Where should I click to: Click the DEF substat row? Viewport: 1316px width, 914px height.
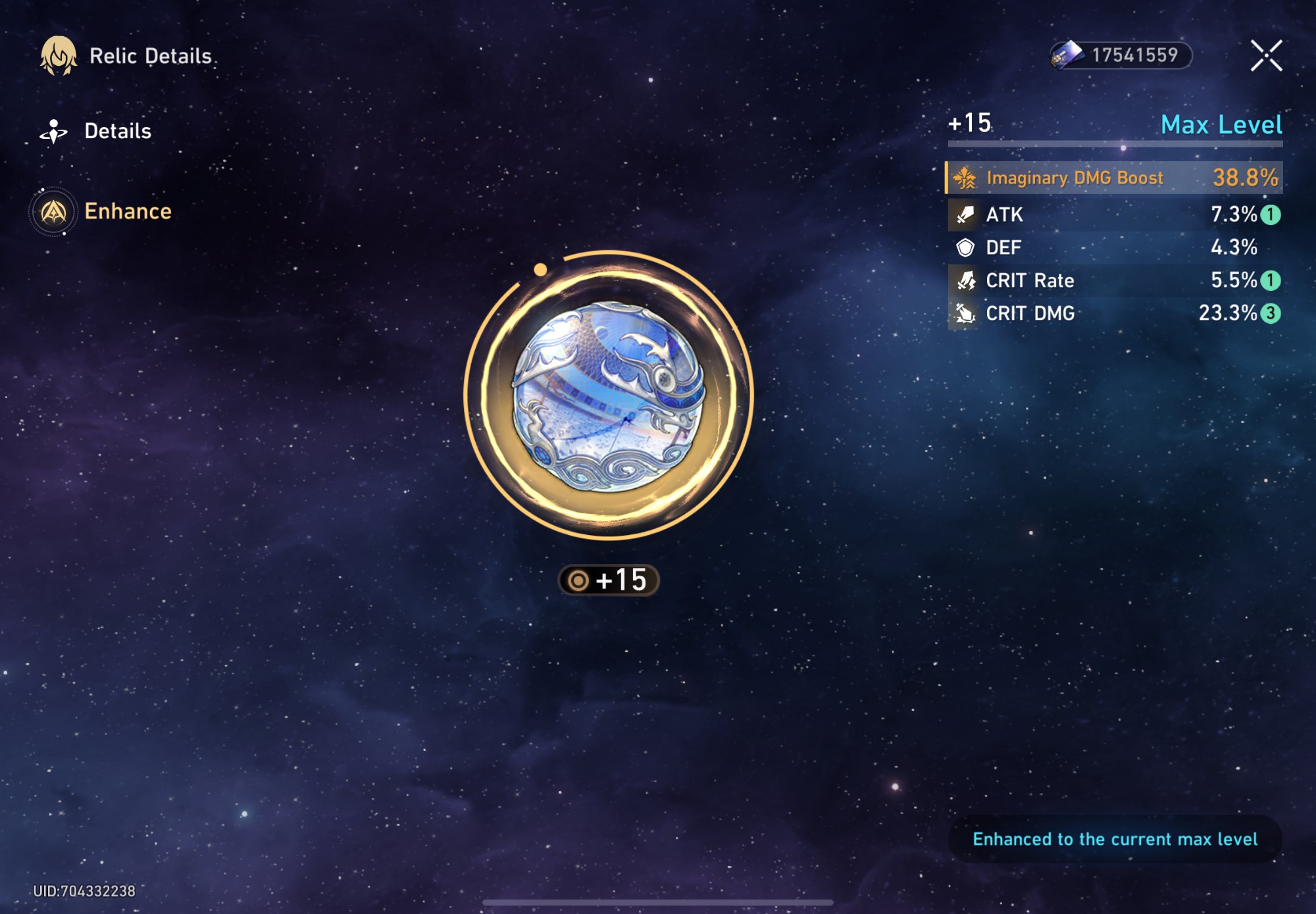click(x=1114, y=247)
